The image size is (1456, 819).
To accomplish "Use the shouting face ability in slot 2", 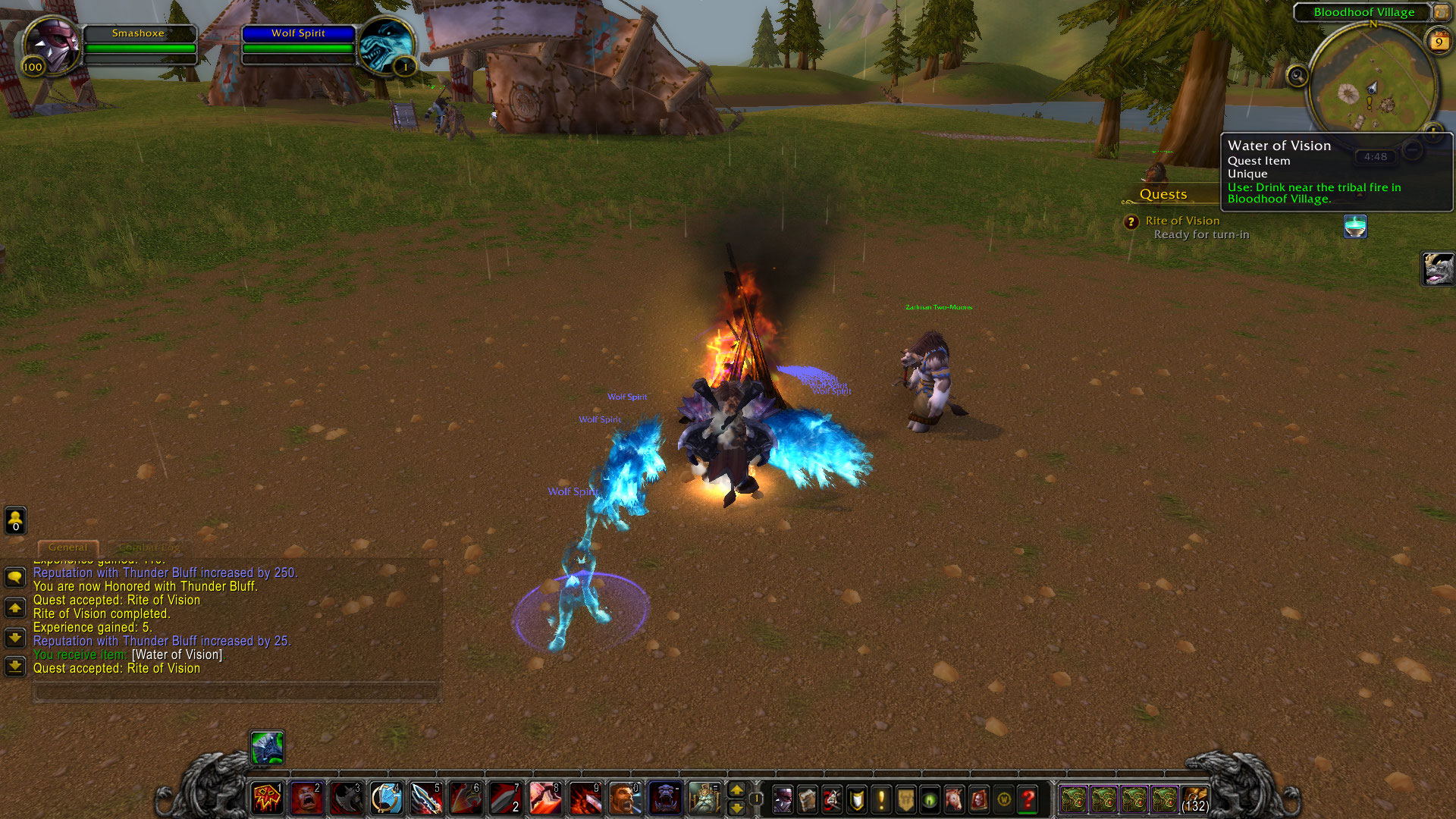I will pos(306,799).
